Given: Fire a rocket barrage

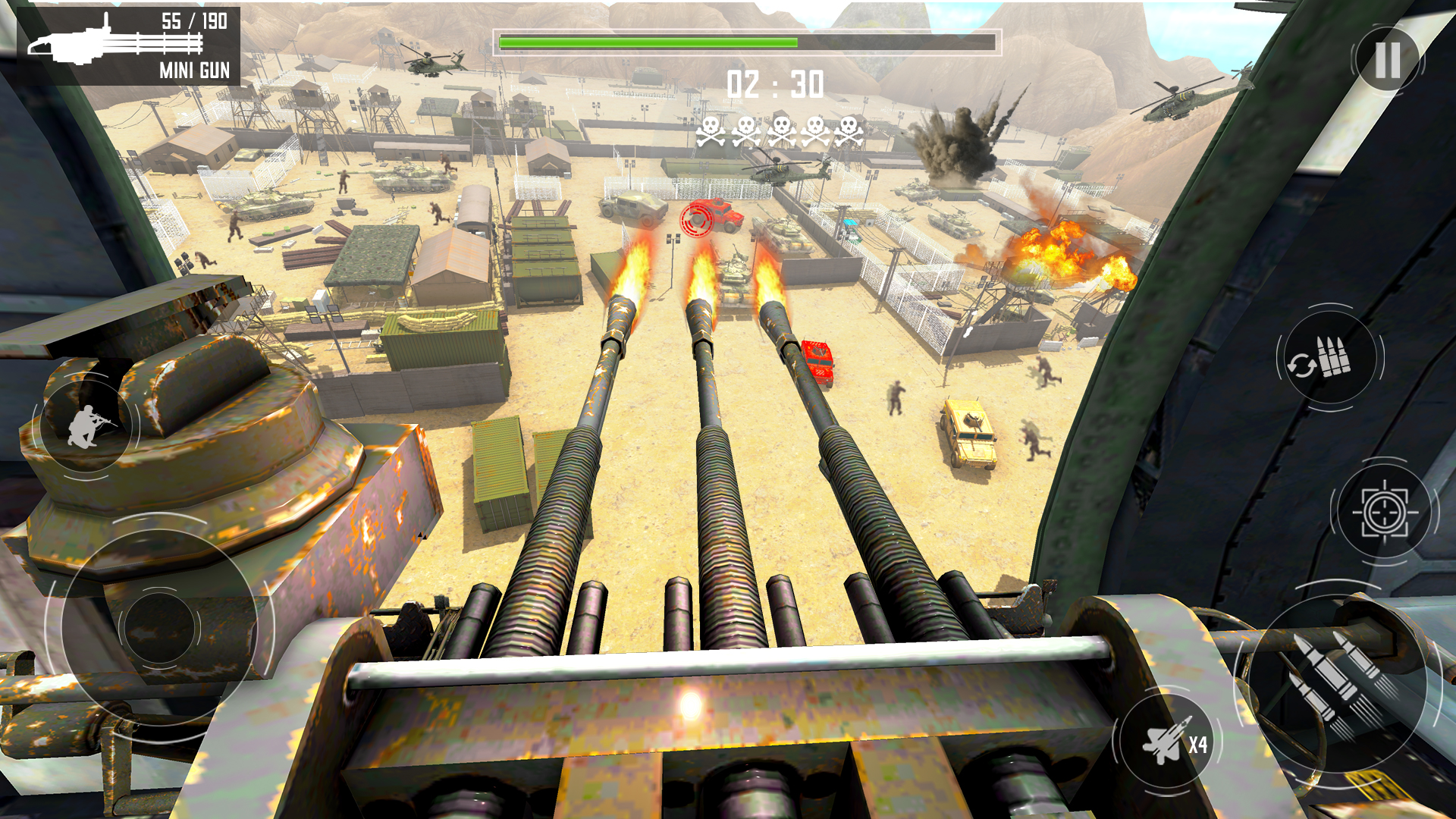Looking at the screenshot, I should [1339, 682].
